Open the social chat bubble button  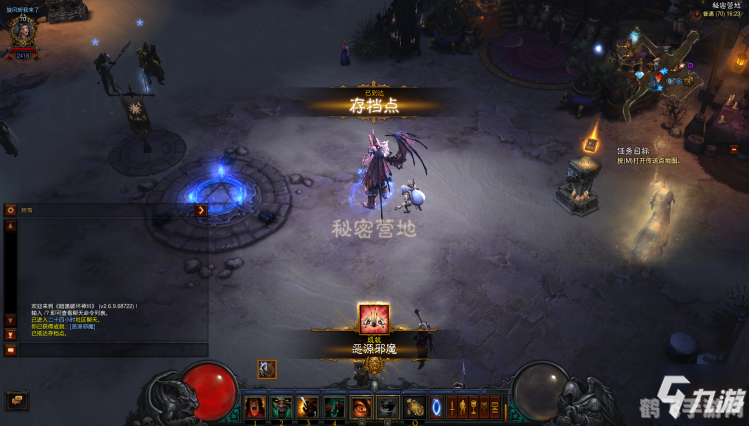point(17,399)
